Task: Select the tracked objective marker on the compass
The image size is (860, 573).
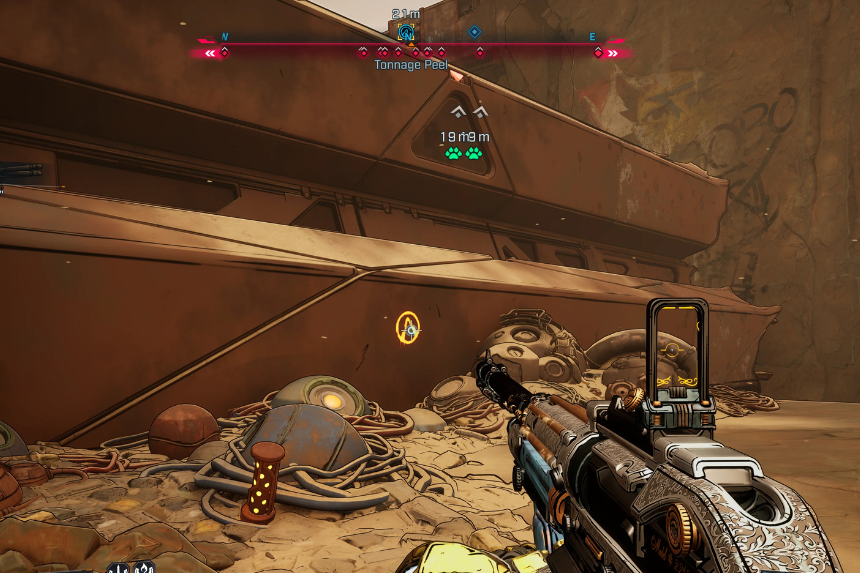Action: (x=406, y=32)
